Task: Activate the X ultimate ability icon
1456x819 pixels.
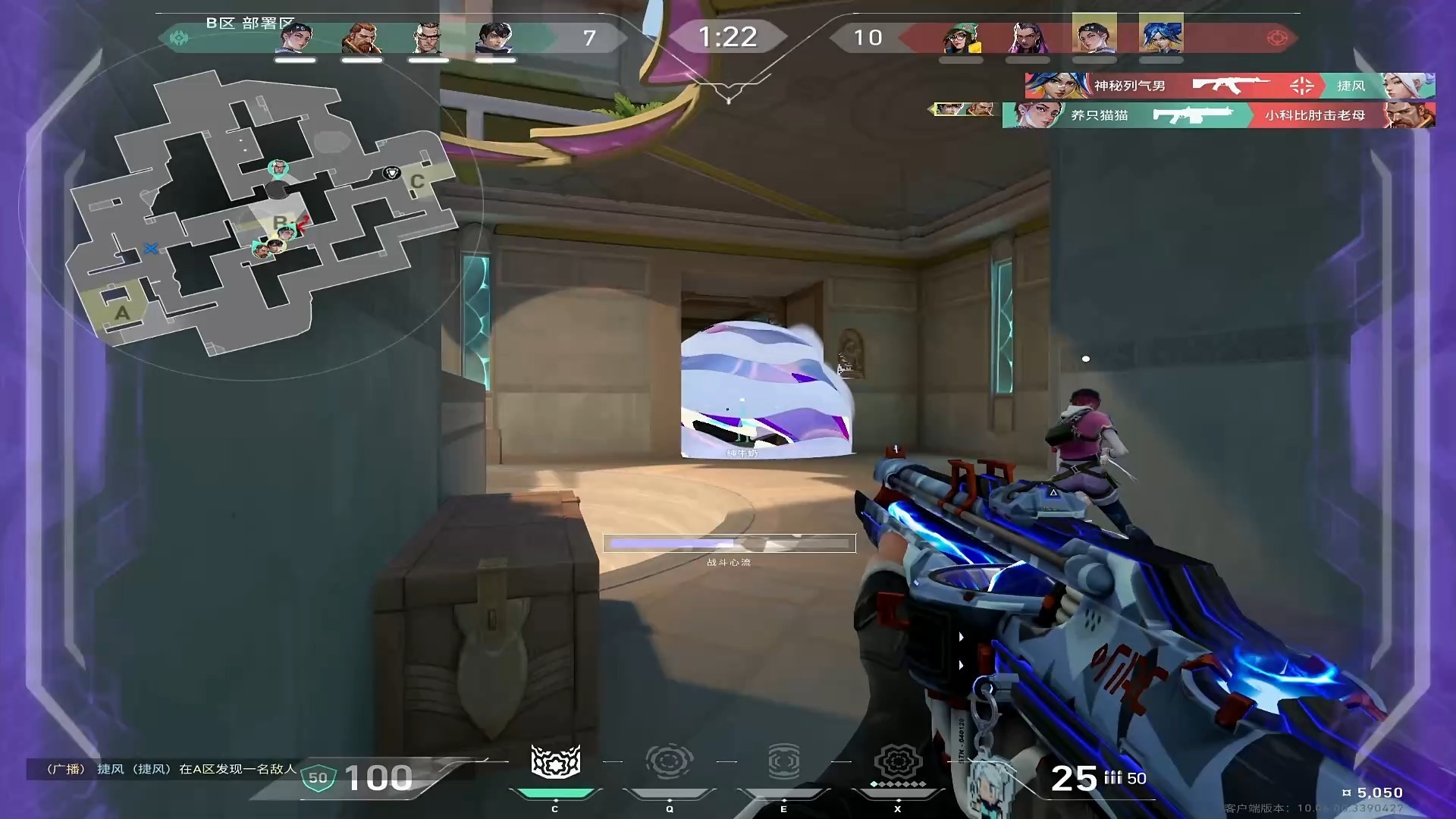Action: (898, 762)
